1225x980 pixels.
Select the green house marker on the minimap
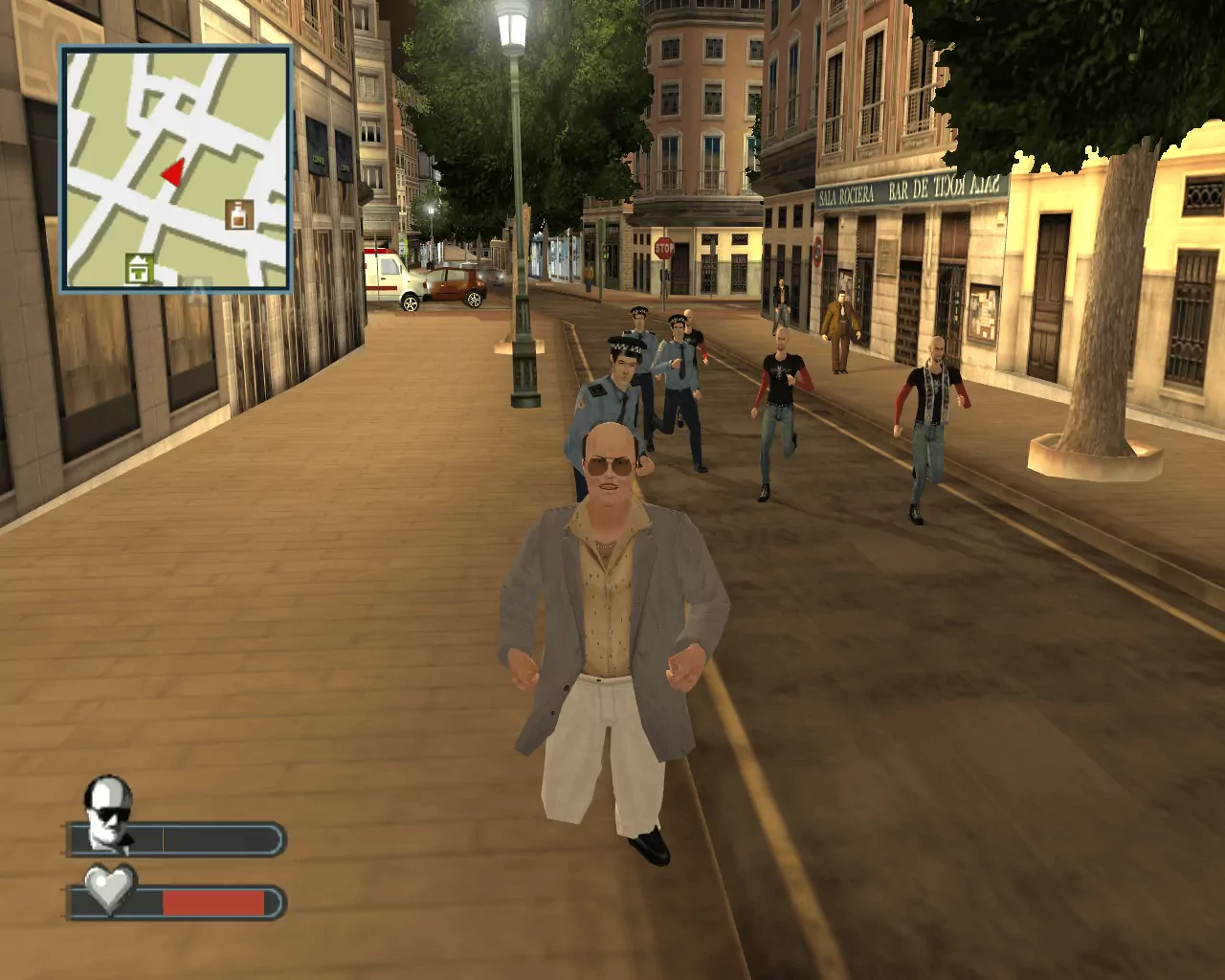[140, 269]
